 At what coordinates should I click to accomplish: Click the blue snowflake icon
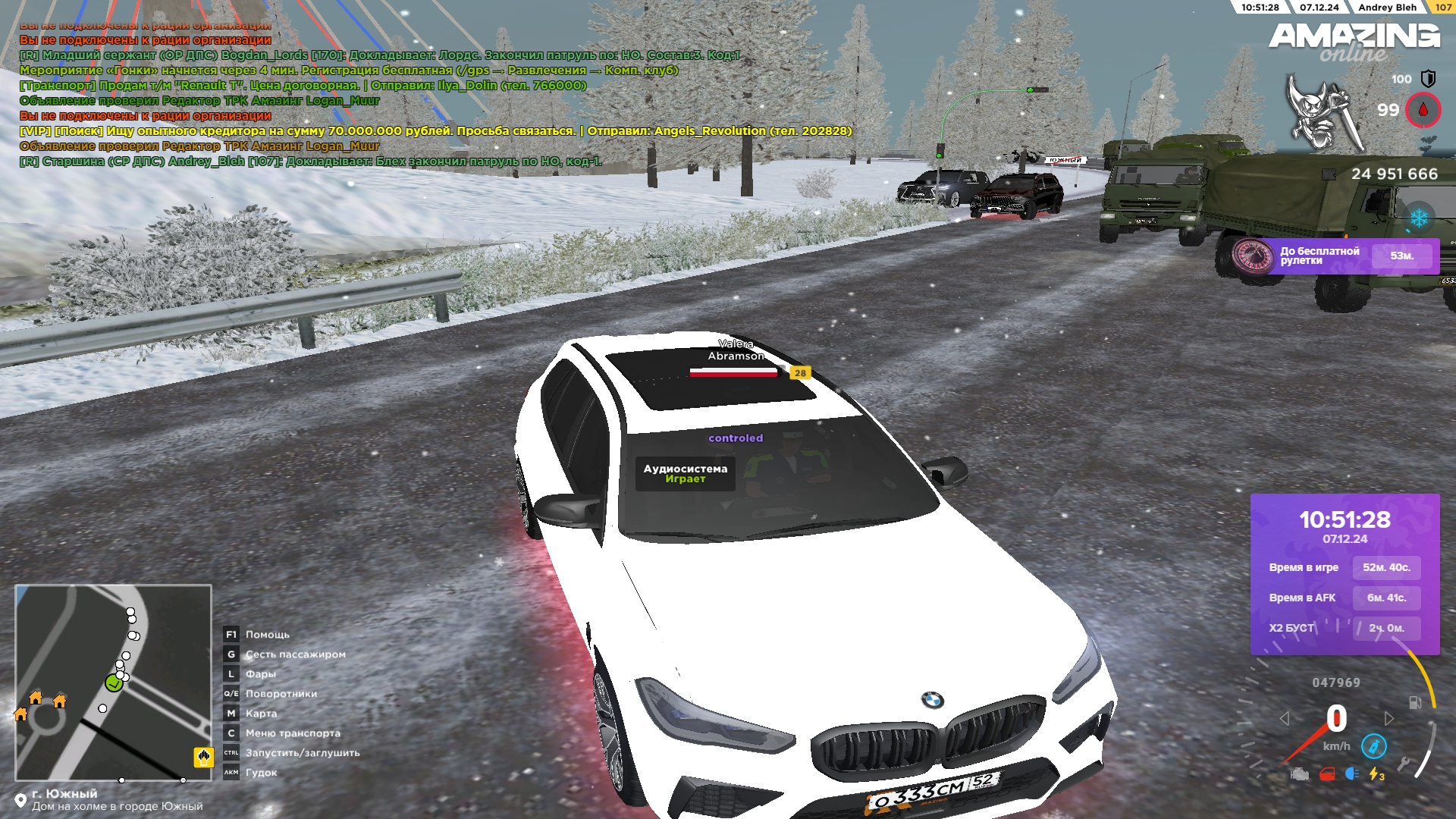click(1419, 218)
